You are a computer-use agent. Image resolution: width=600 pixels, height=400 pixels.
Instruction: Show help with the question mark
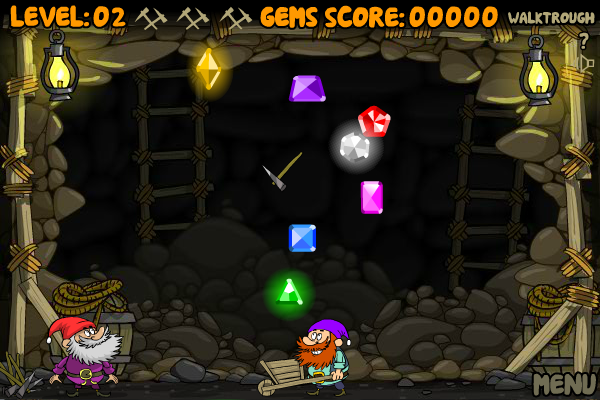pos(584,41)
